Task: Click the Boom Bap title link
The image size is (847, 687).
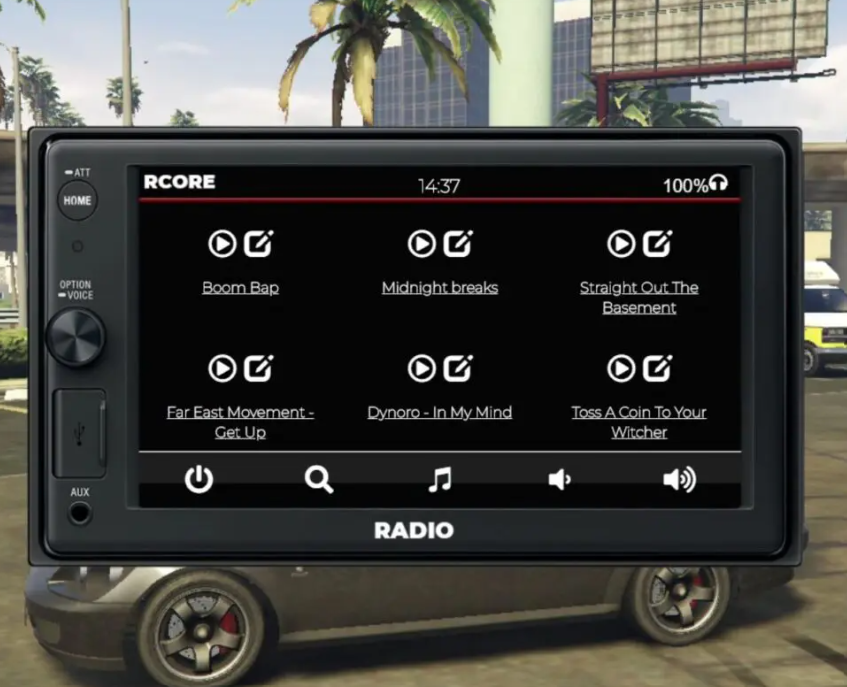Action: coord(240,288)
